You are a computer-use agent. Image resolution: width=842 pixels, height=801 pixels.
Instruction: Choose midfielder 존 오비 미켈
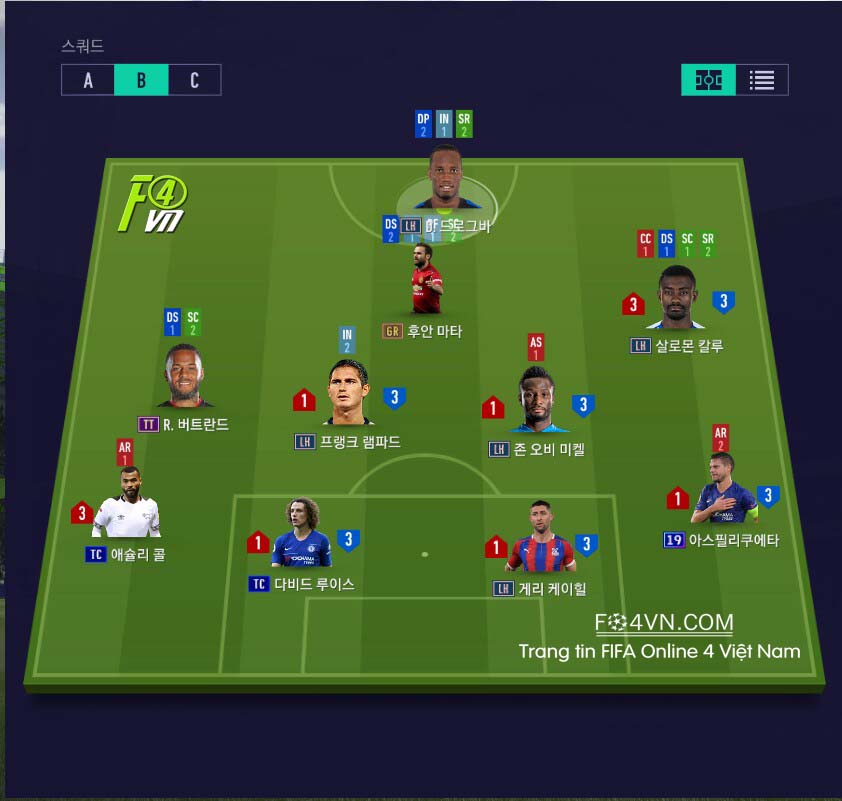tap(539, 400)
